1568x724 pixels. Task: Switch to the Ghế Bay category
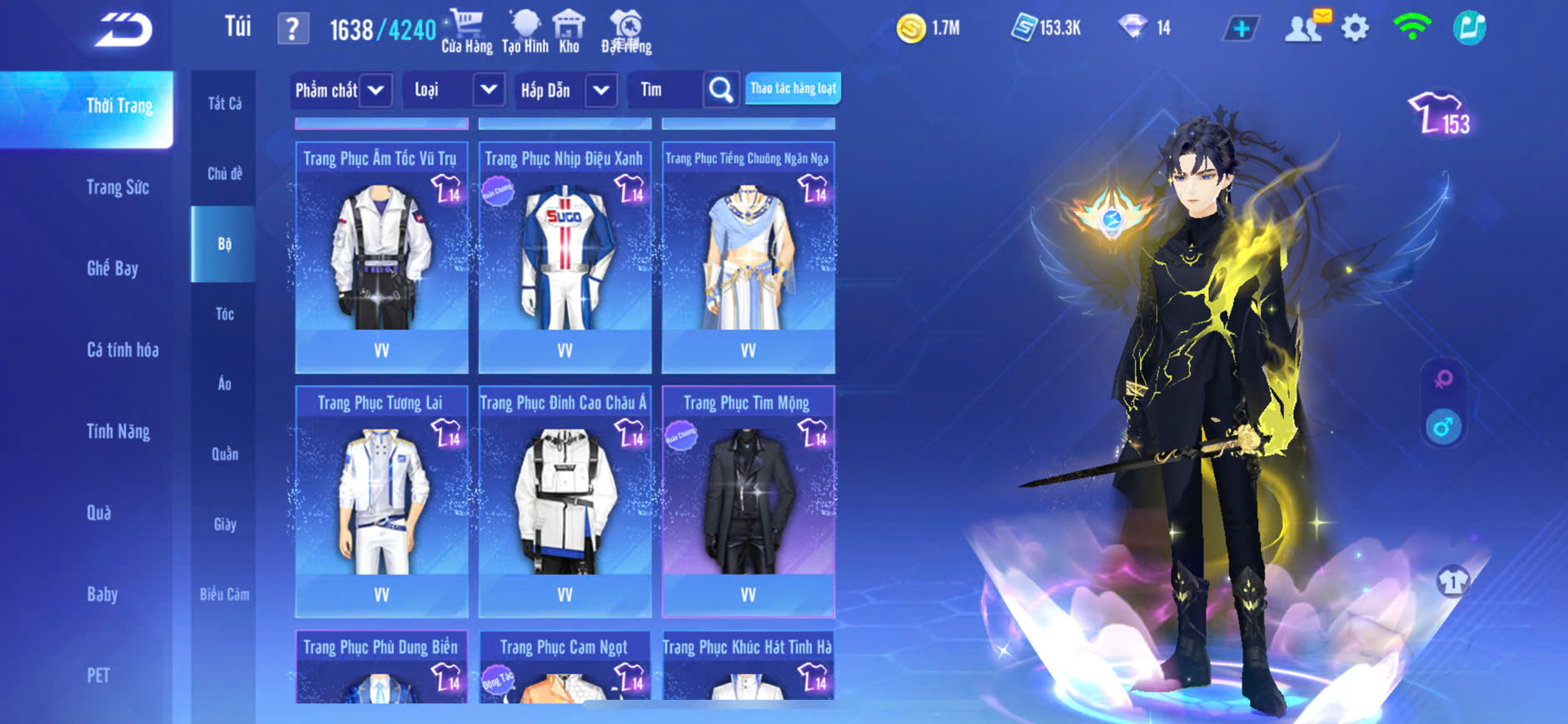coord(112,268)
